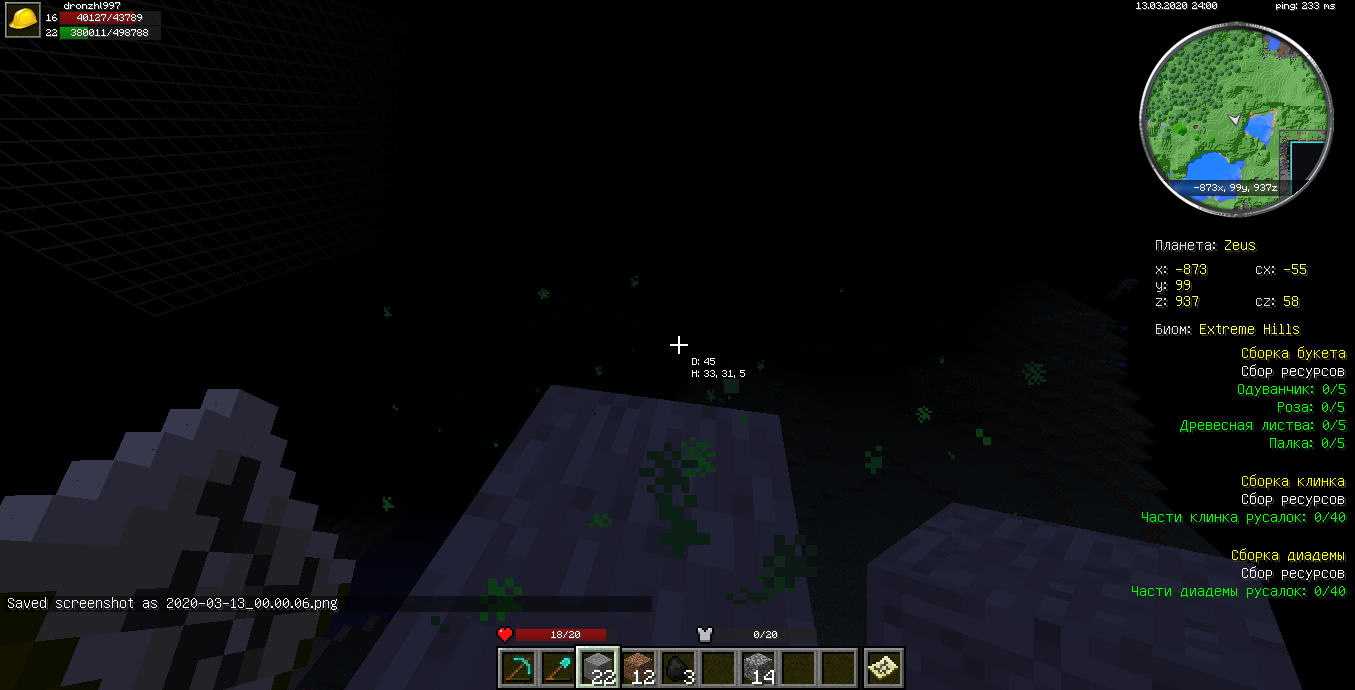Click the circular minimap

click(x=1236, y=118)
